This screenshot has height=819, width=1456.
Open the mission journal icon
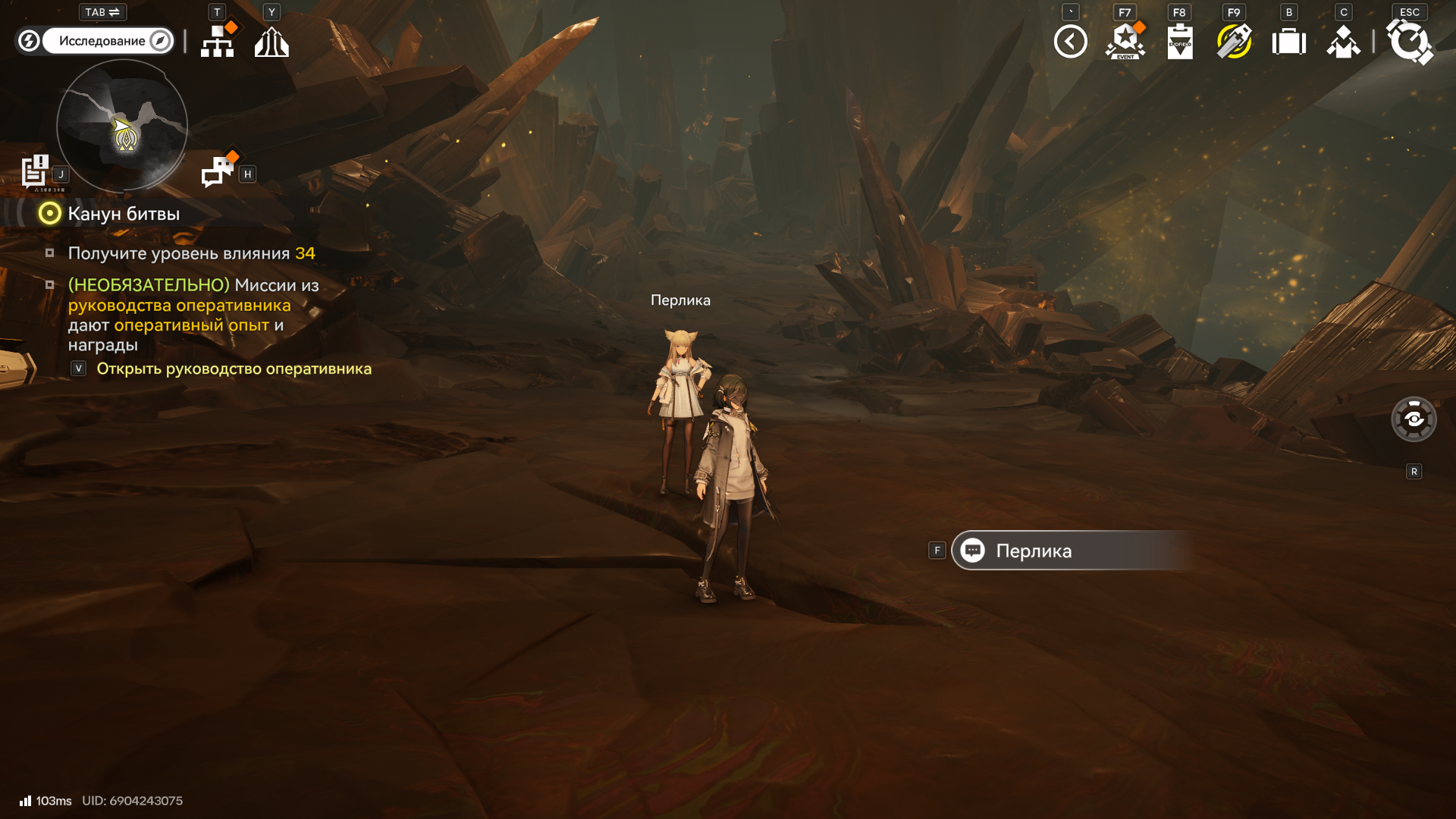pos(35,171)
